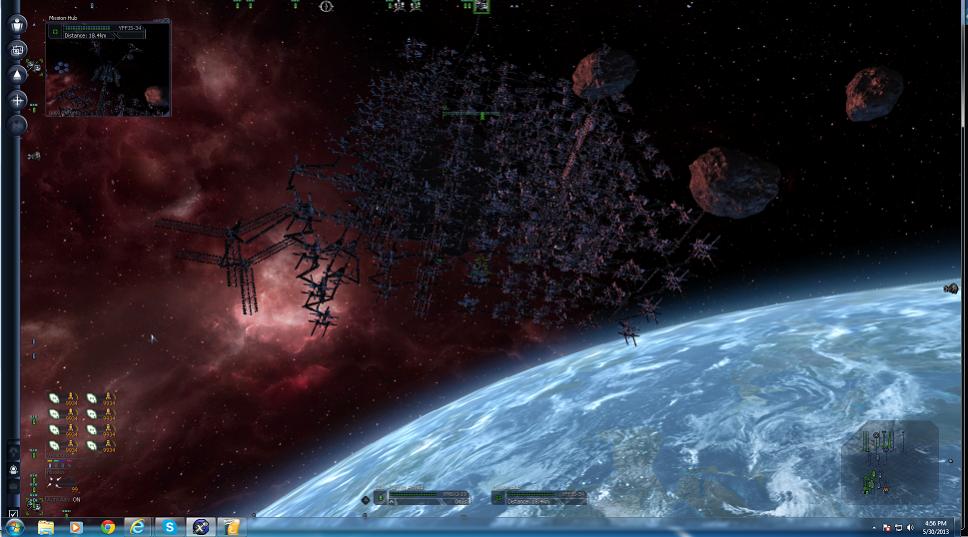This screenshot has width=968, height=537.
Task: Launch Google Chrome from taskbar
Action: [x=107, y=527]
